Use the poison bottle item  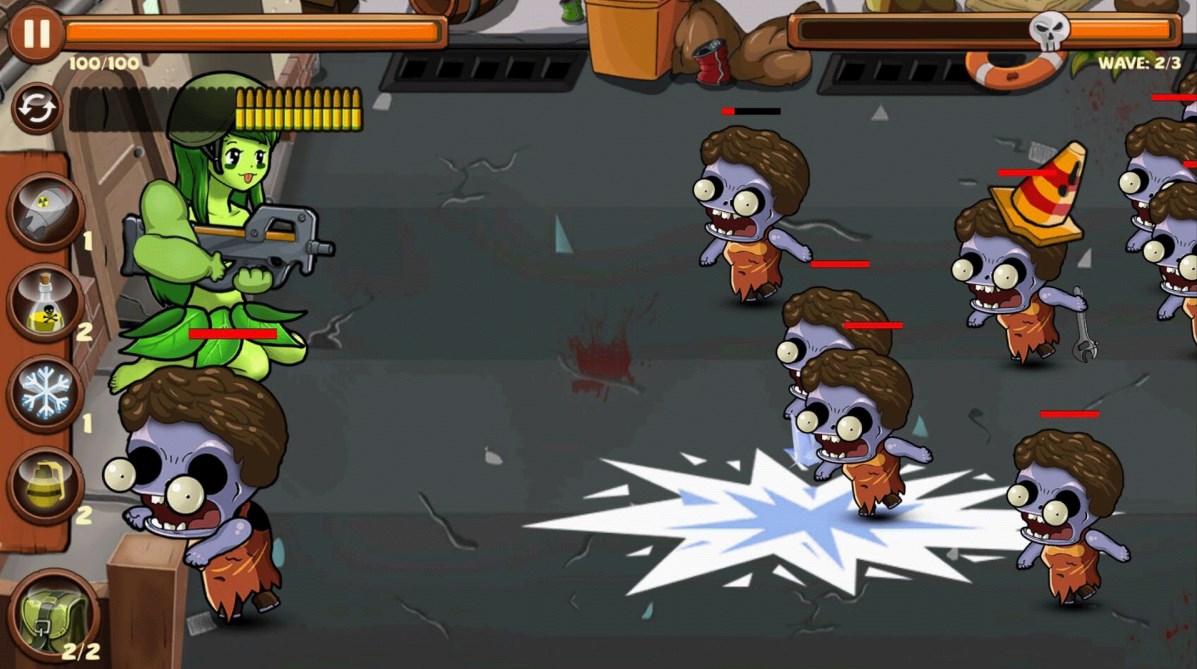[46, 302]
